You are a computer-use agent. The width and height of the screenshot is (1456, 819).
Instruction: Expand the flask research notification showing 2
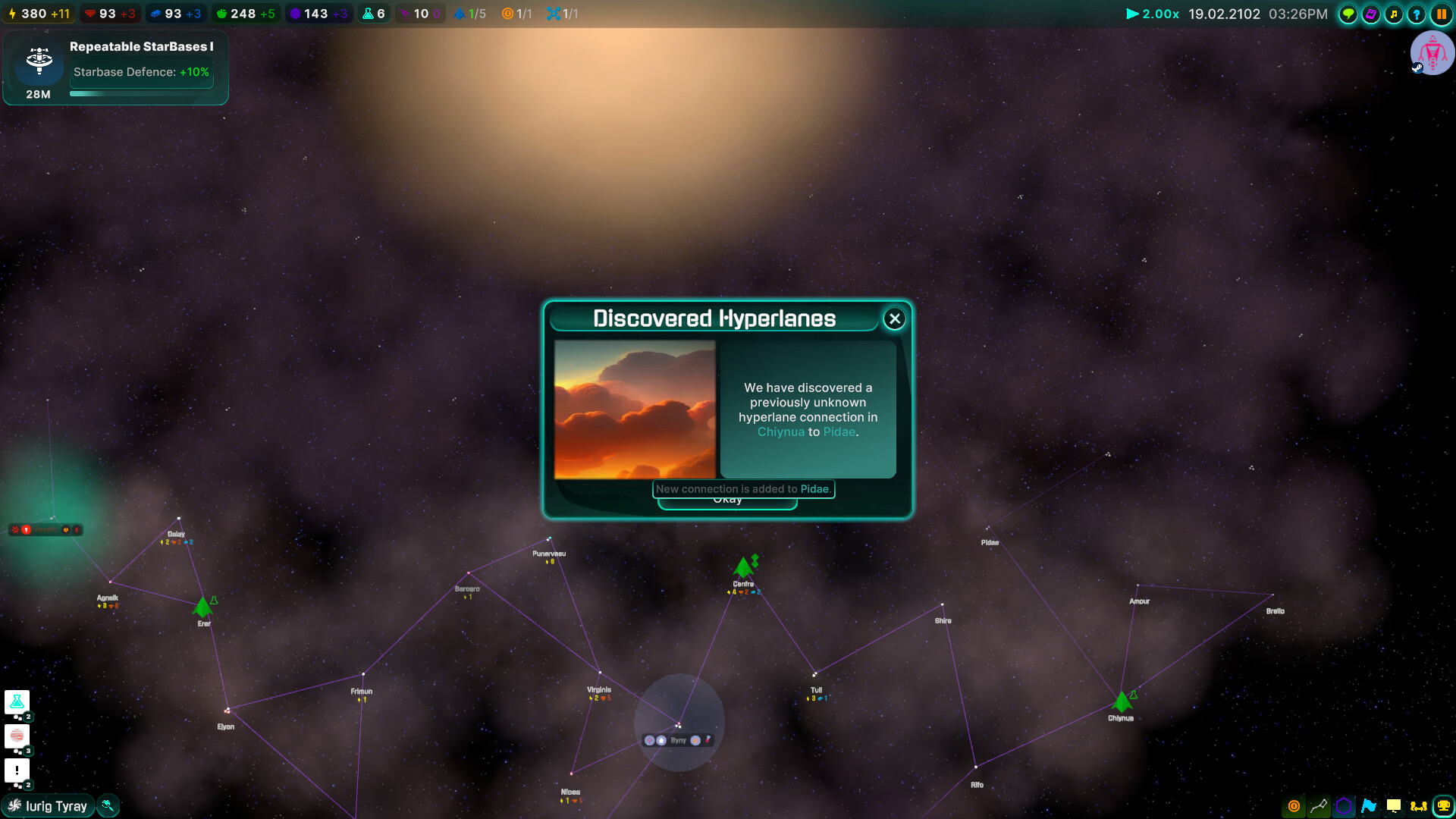(x=17, y=702)
